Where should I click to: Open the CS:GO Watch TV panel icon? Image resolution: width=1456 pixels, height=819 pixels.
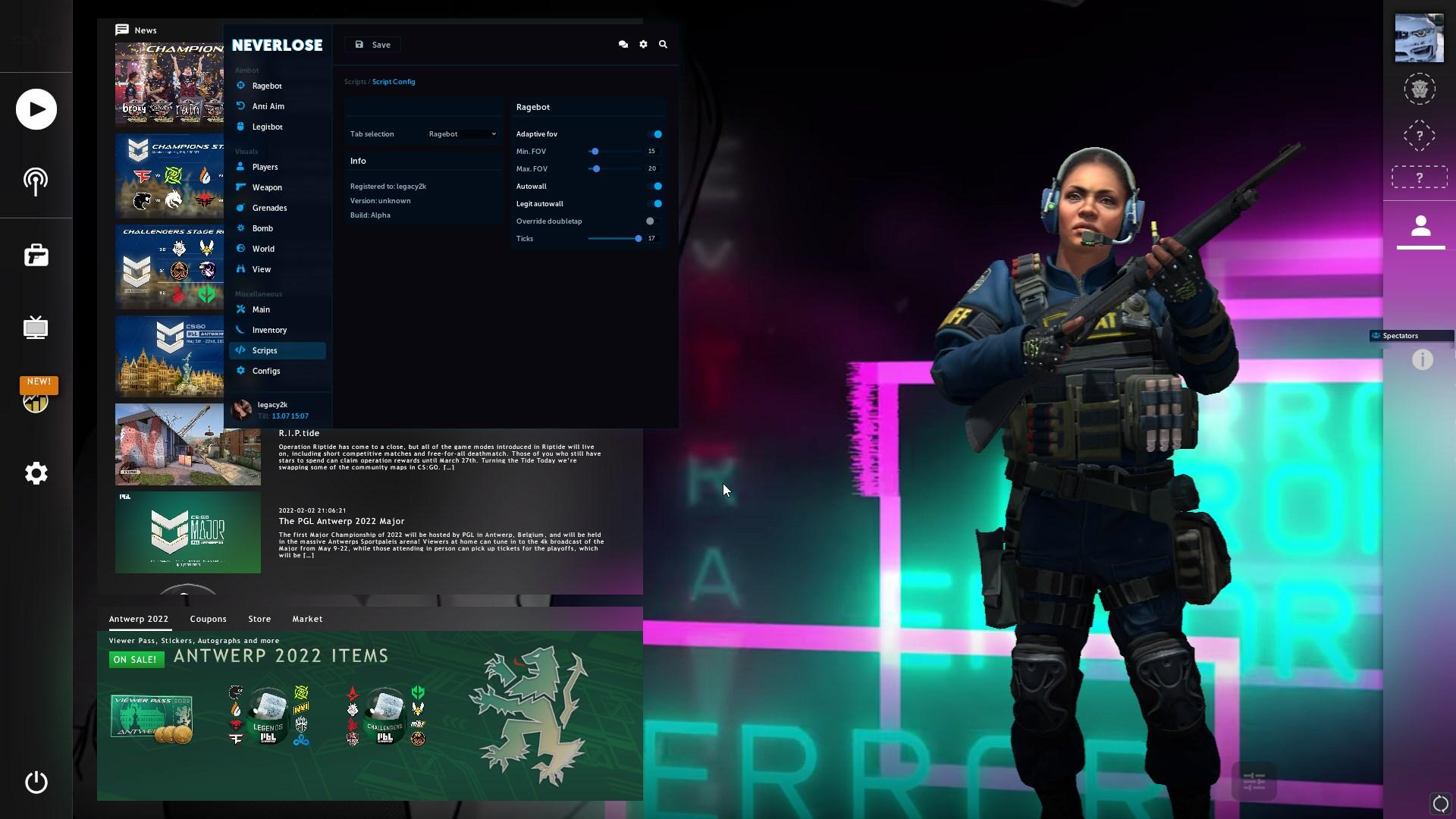[36, 328]
